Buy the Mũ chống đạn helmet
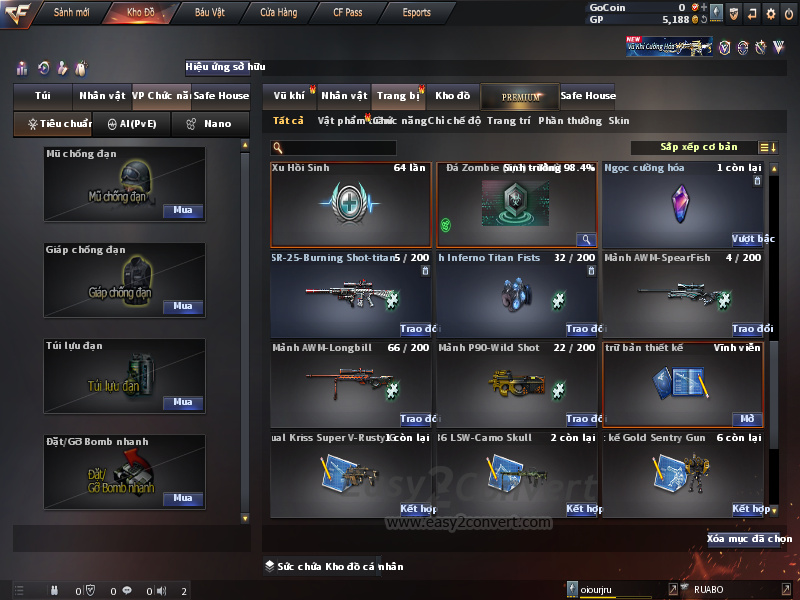This screenshot has height=600, width=800. [183, 211]
